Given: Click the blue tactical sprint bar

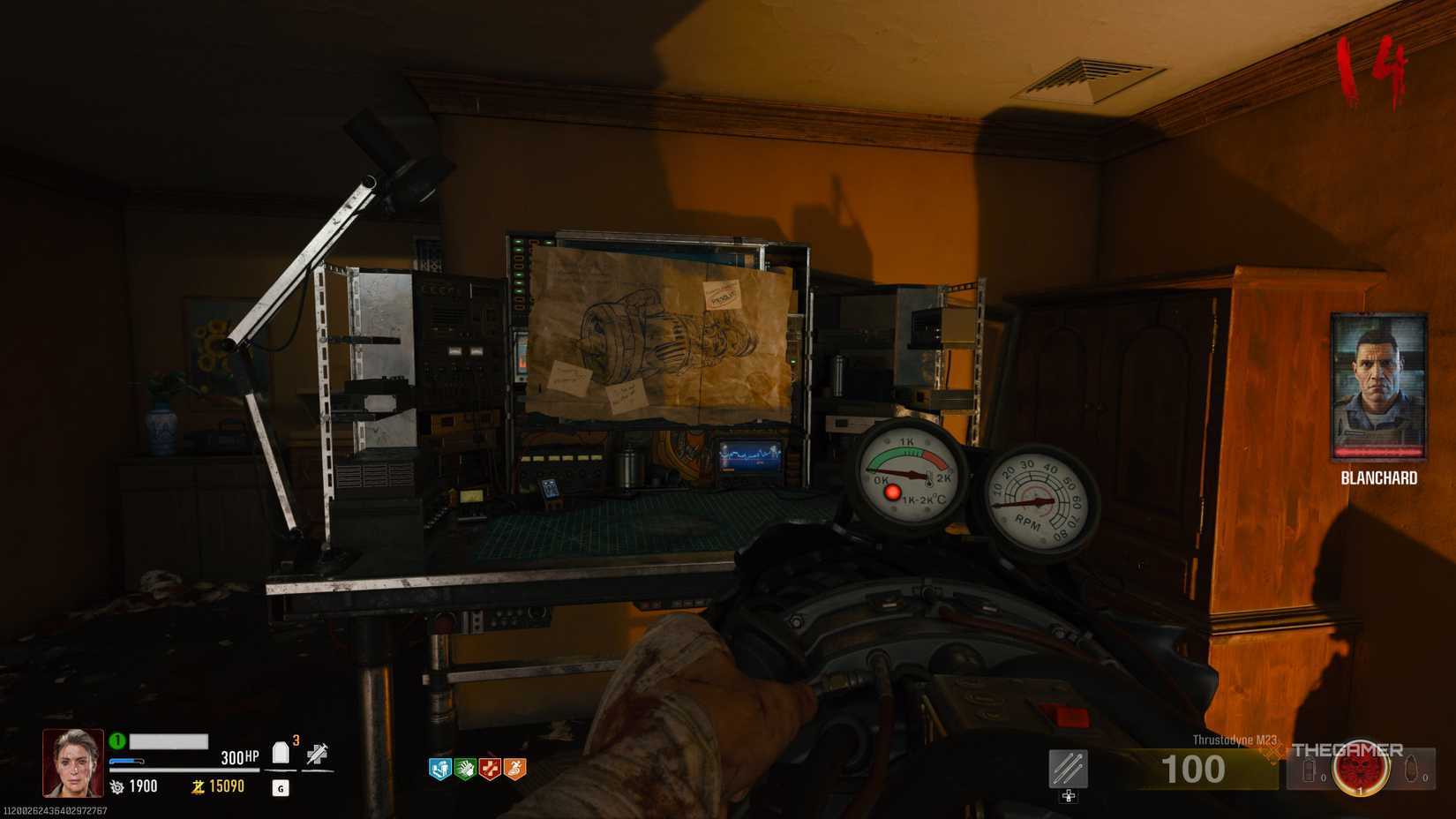Looking at the screenshot, I should click(x=127, y=759).
